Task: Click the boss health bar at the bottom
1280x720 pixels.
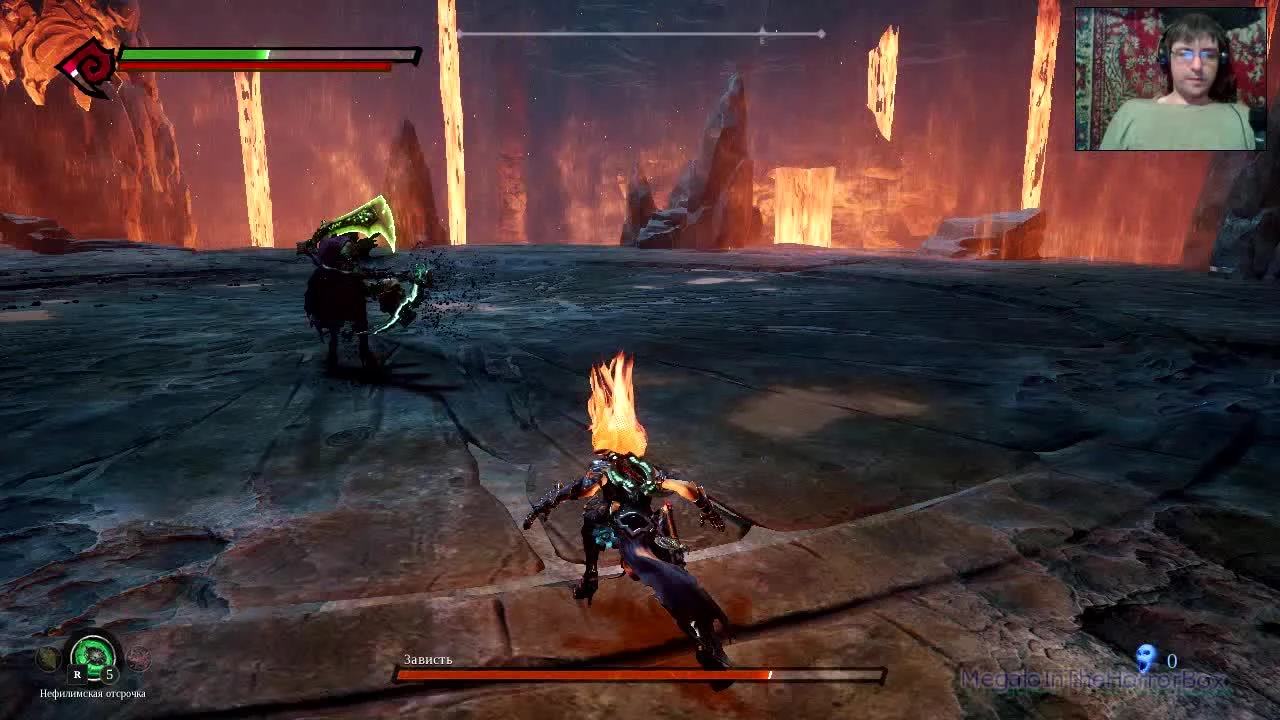Action: [x=640, y=672]
